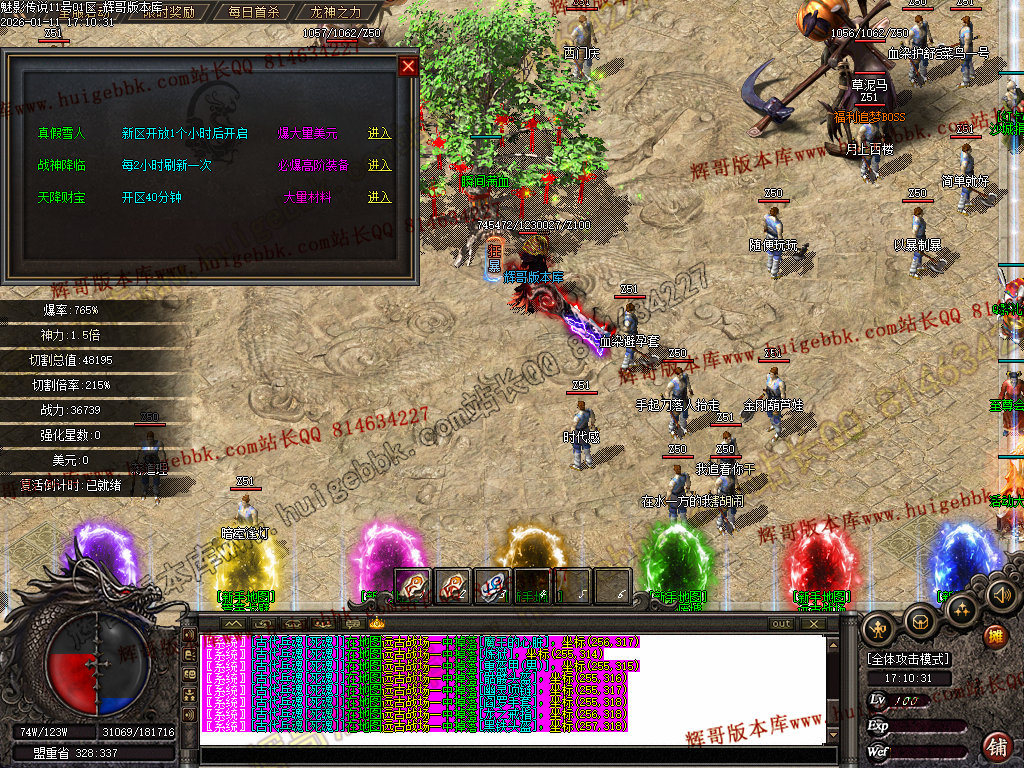Use the blue scroll in hotbar slot 3

tap(493, 585)
